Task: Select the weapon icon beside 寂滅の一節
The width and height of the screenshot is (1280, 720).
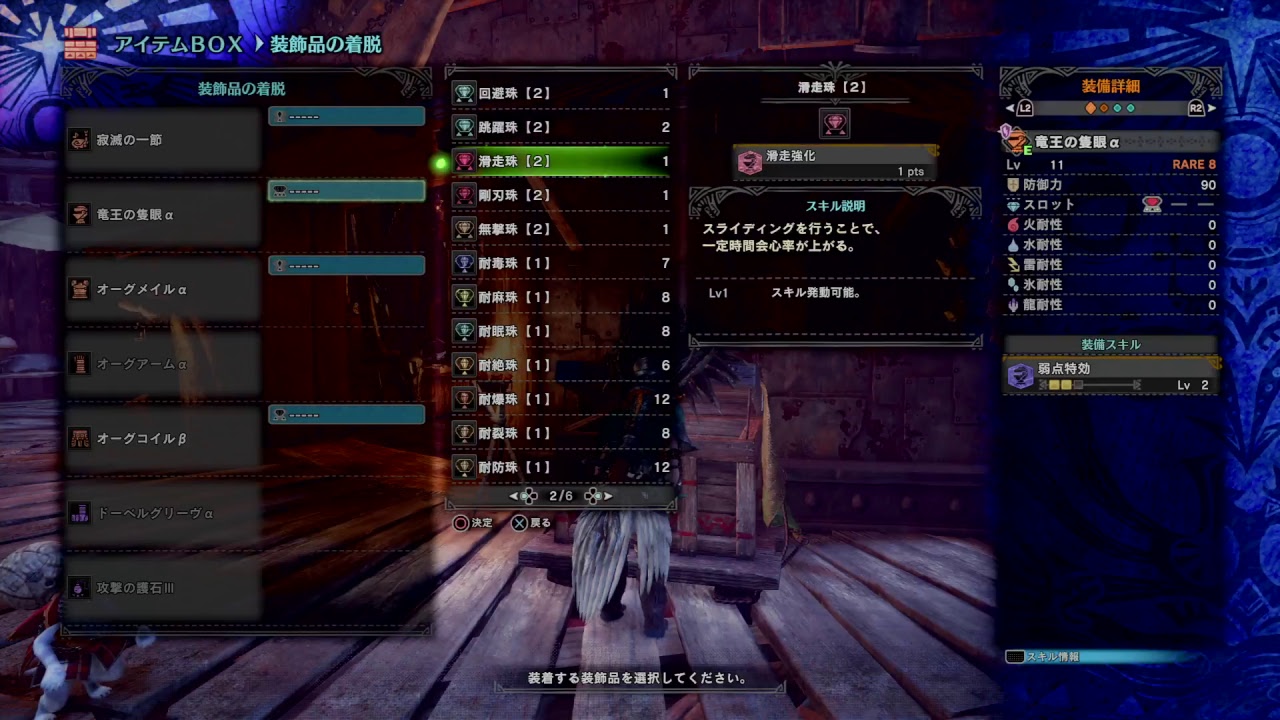Action: pyautogui.click(x=80, y=140)
